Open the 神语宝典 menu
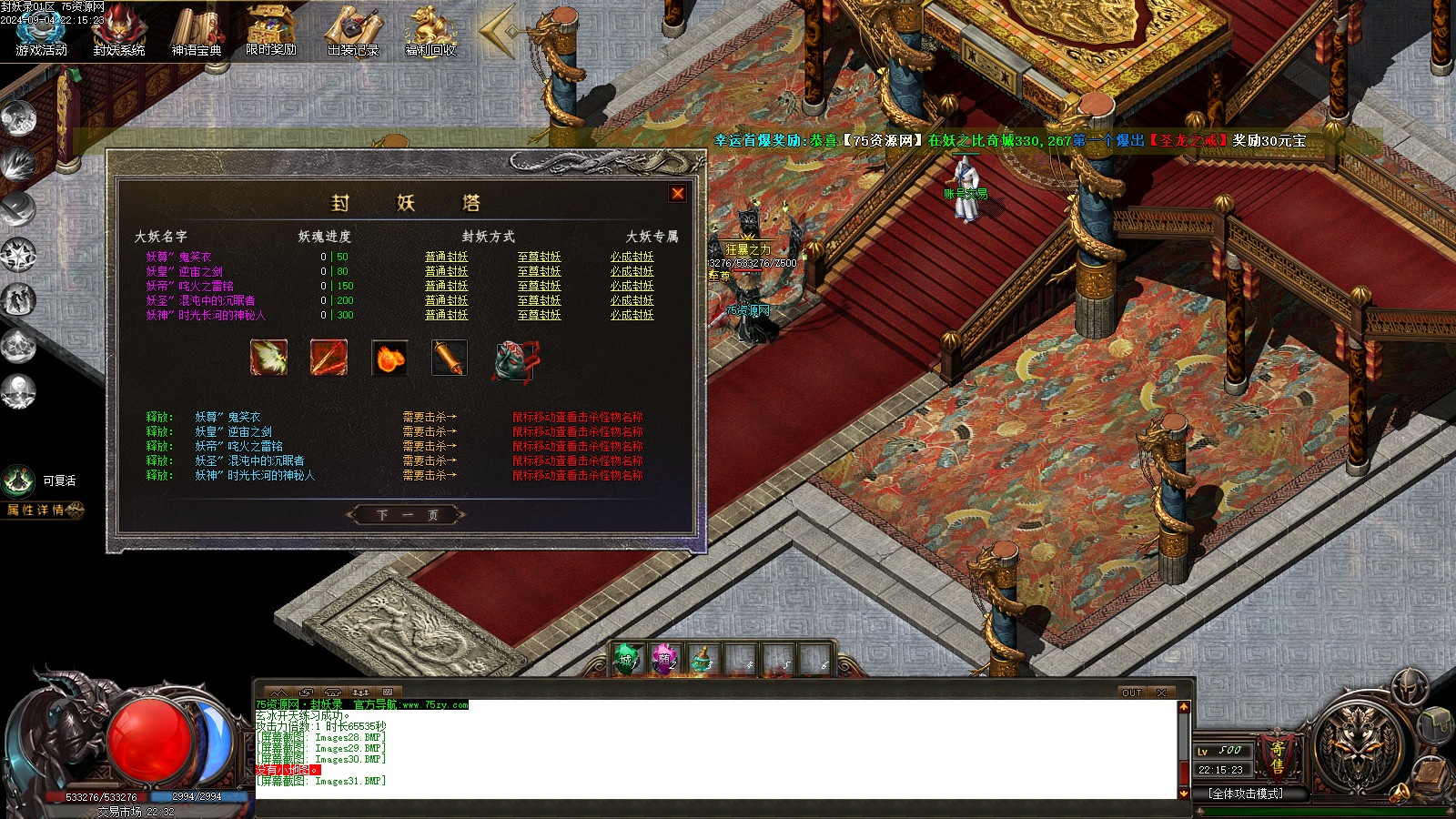Image resolution: width=1456 pixels, height=819 pixels. tap(197, 32)
